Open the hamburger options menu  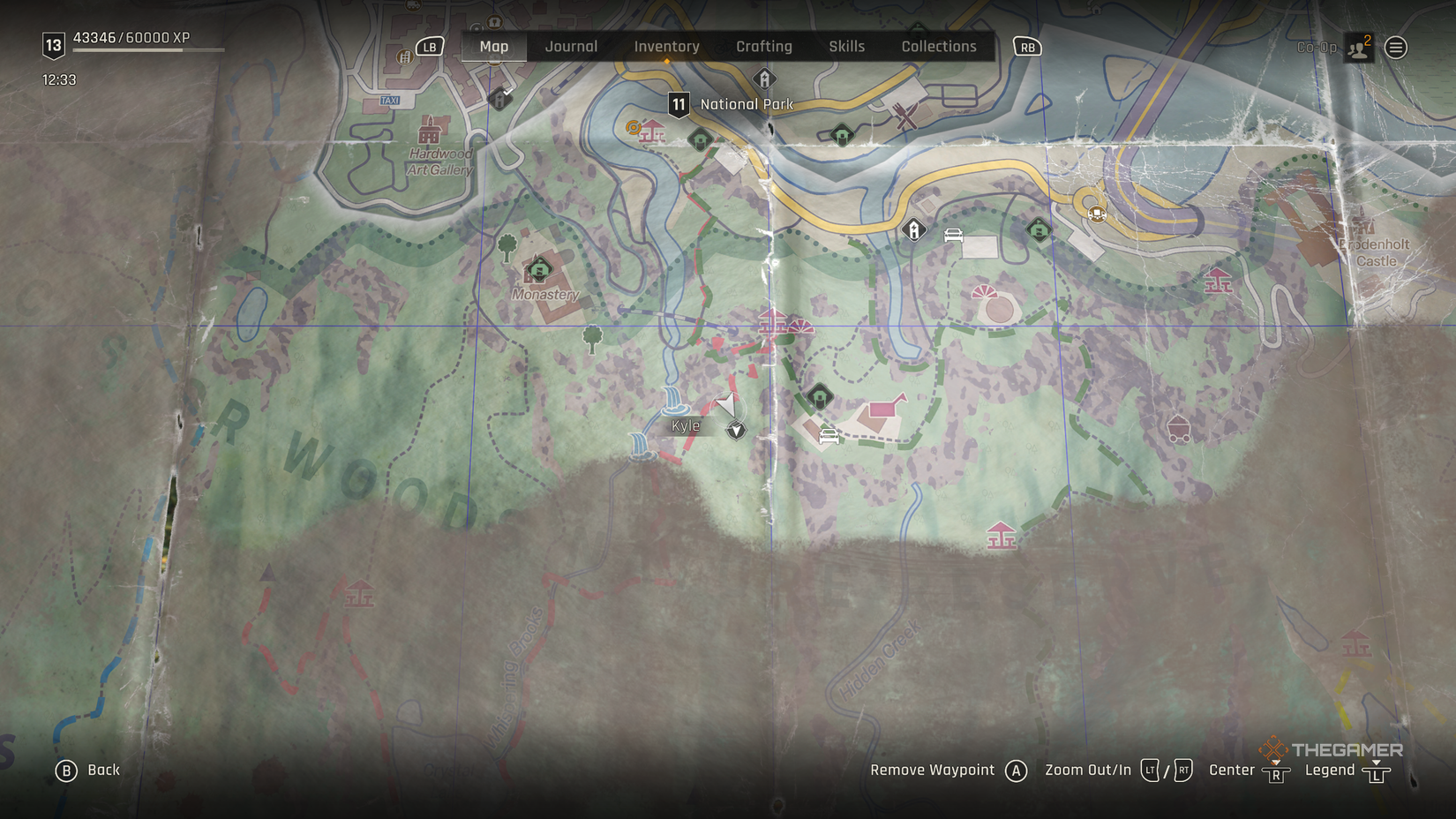[1396, 48]
